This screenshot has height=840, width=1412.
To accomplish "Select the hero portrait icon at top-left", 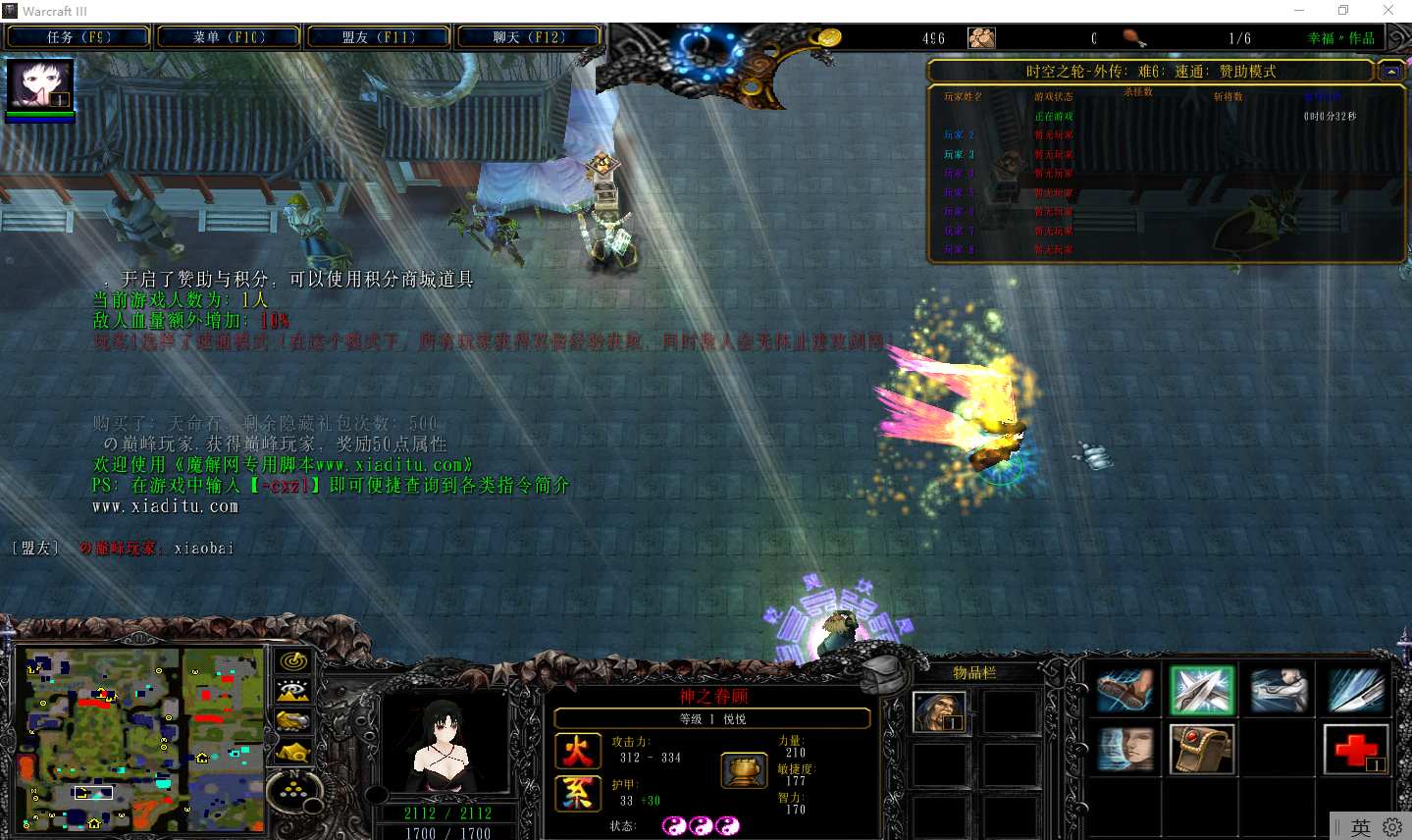I will click(40, 85).
